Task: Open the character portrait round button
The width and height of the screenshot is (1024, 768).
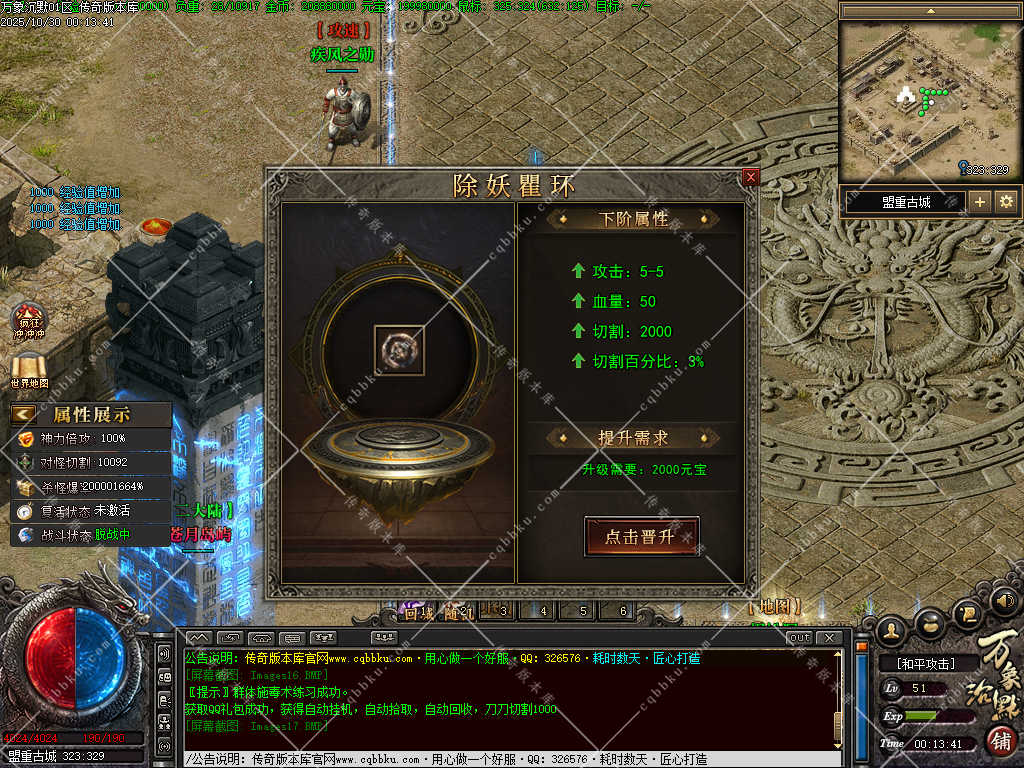Action: coord(891,630)
